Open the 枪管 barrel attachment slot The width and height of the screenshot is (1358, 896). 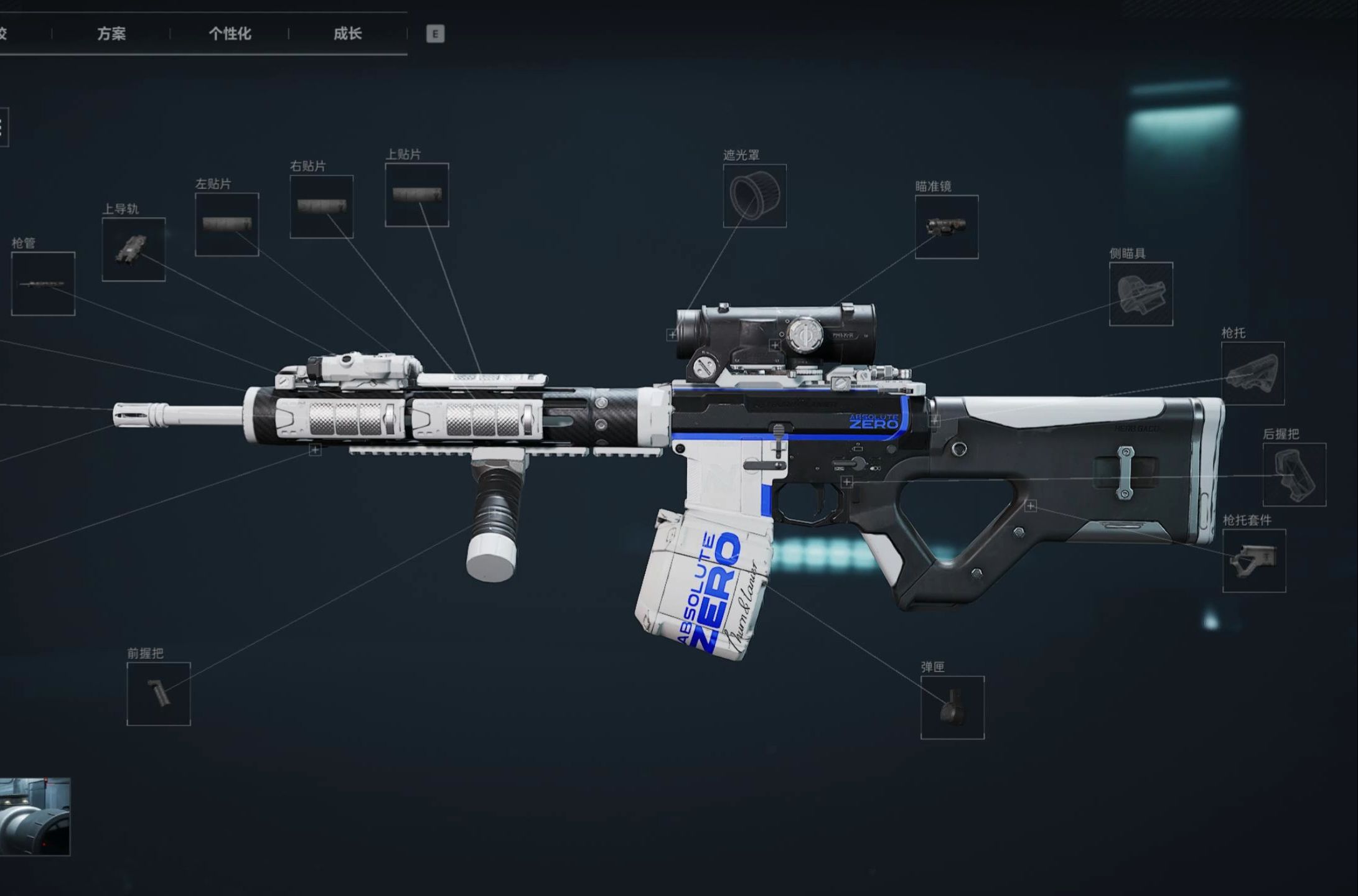click(43, 284)
